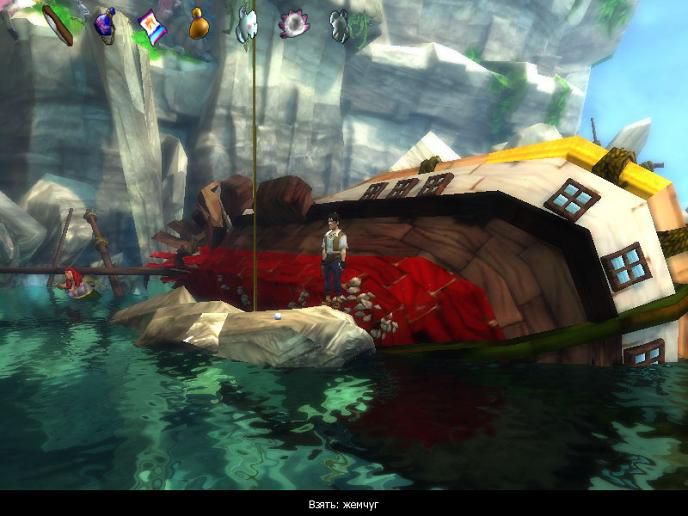Select the brown wooden stick item

[x=57, y=24]
